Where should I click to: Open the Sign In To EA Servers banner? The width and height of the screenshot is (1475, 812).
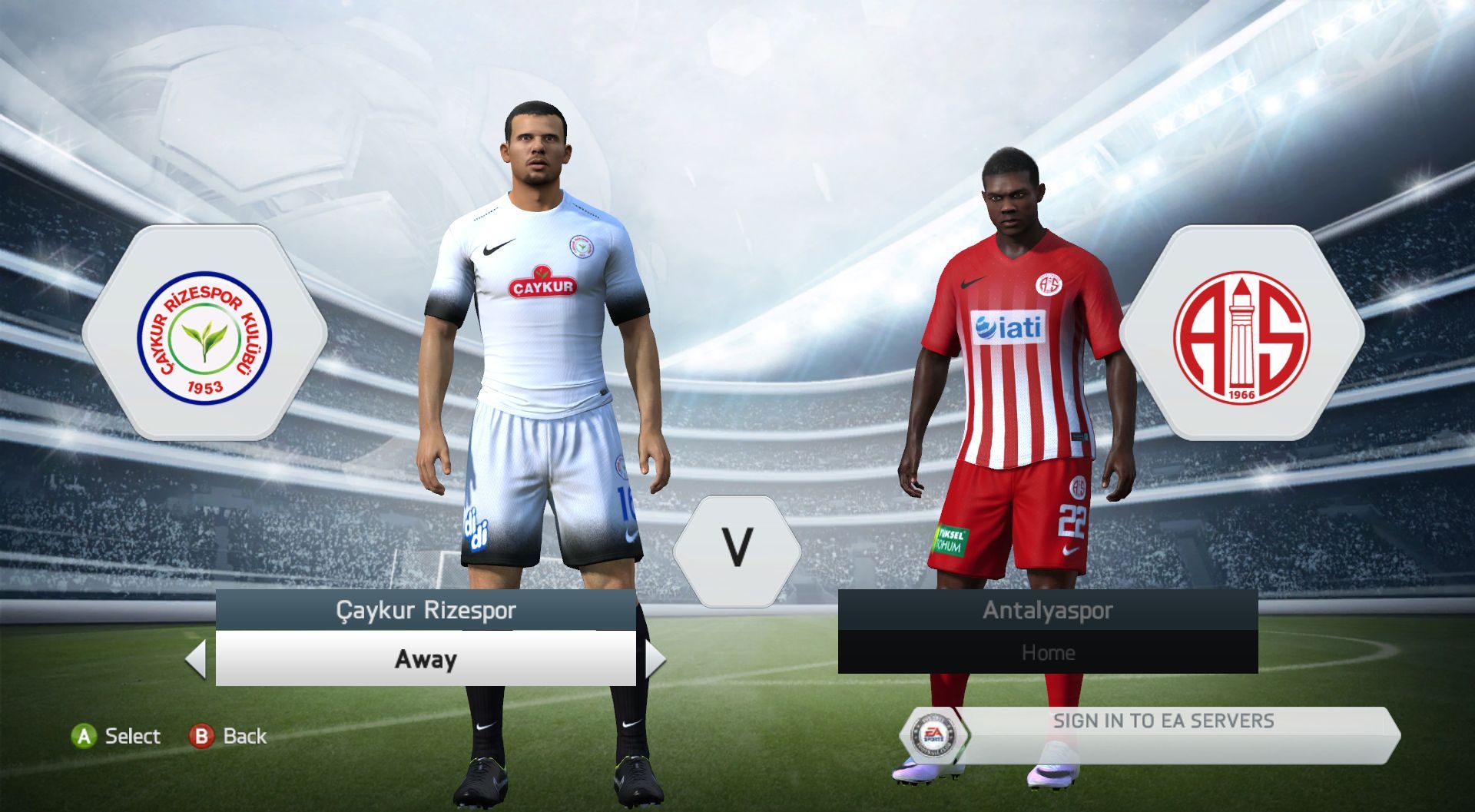tap(1162, 722)
